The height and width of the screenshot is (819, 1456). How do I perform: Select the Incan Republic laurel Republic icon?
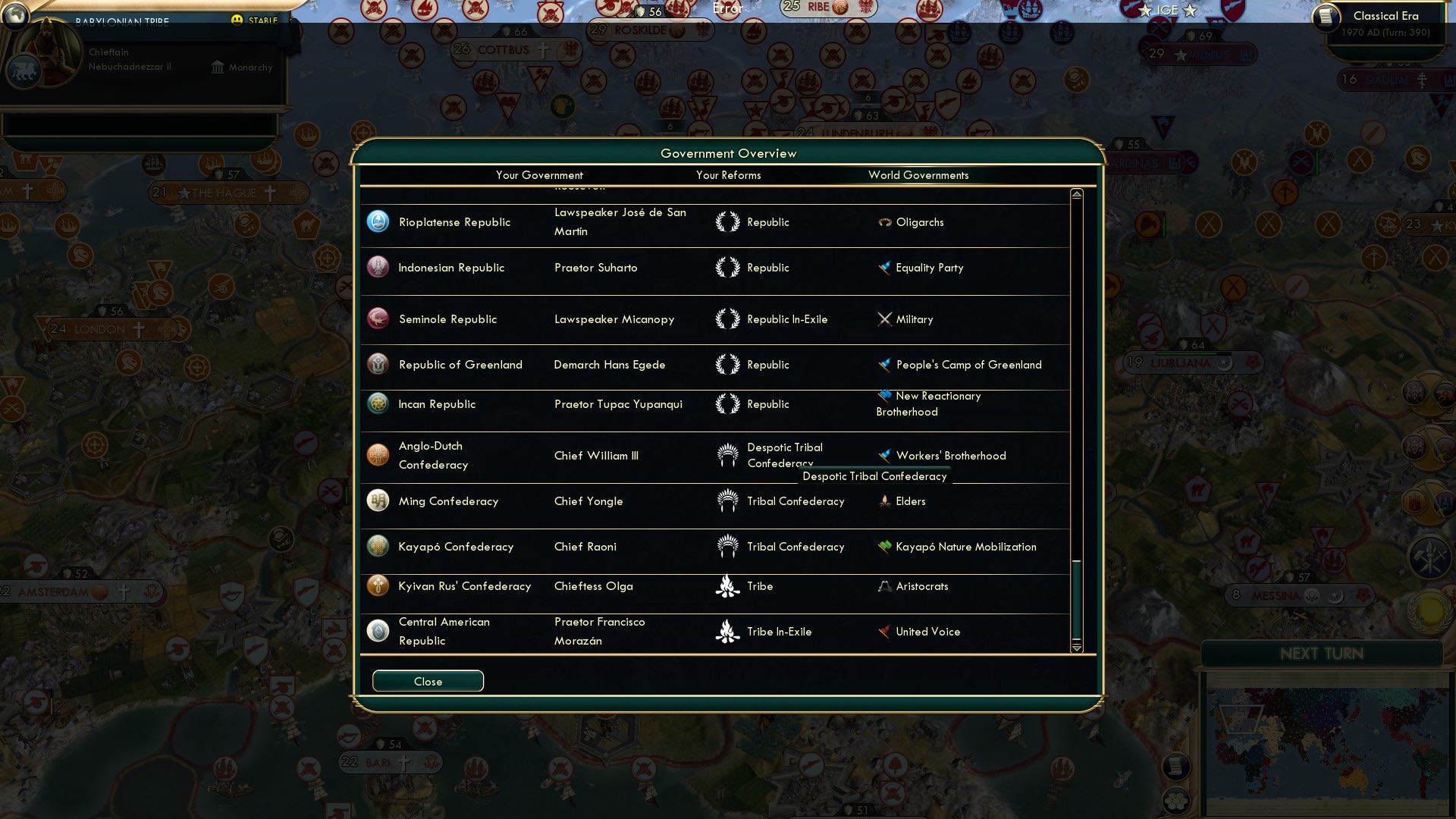[x=728, y=404]
